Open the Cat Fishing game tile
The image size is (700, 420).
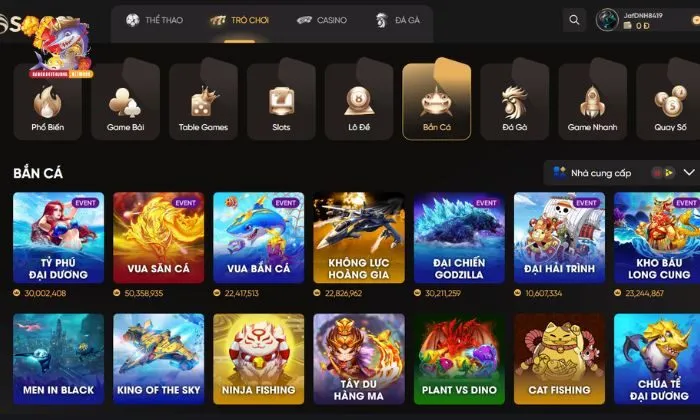559,359
